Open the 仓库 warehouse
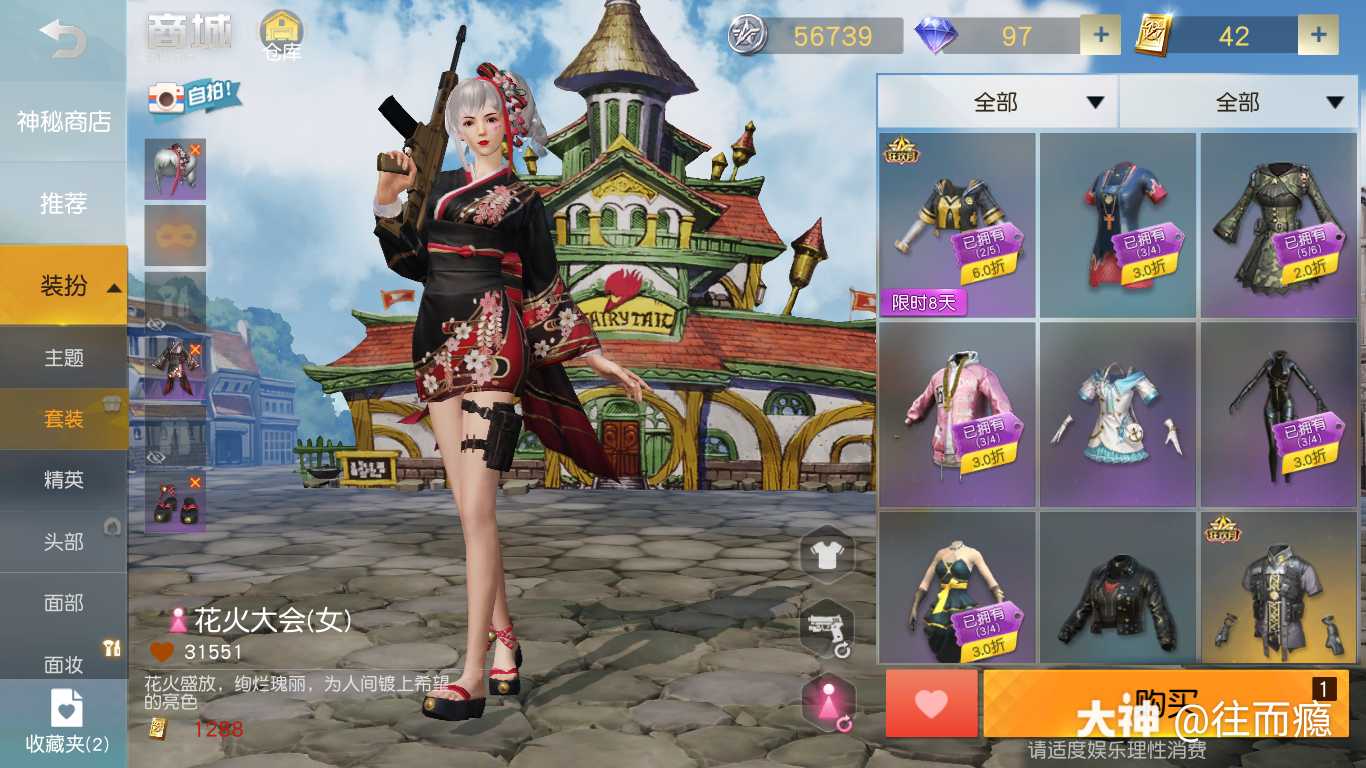 [x=282, y=36]
